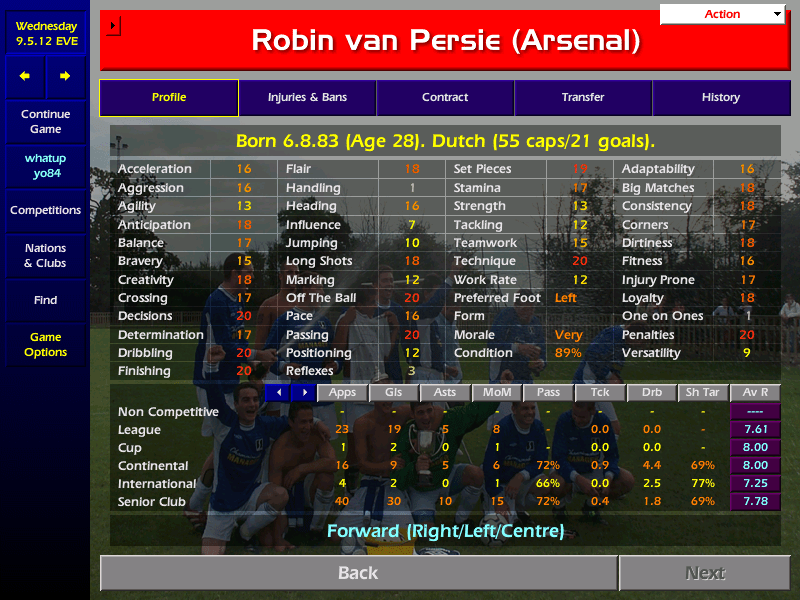Click Continue Game in sidebar
The image size is (800, 600).
[x=45, y=121]
